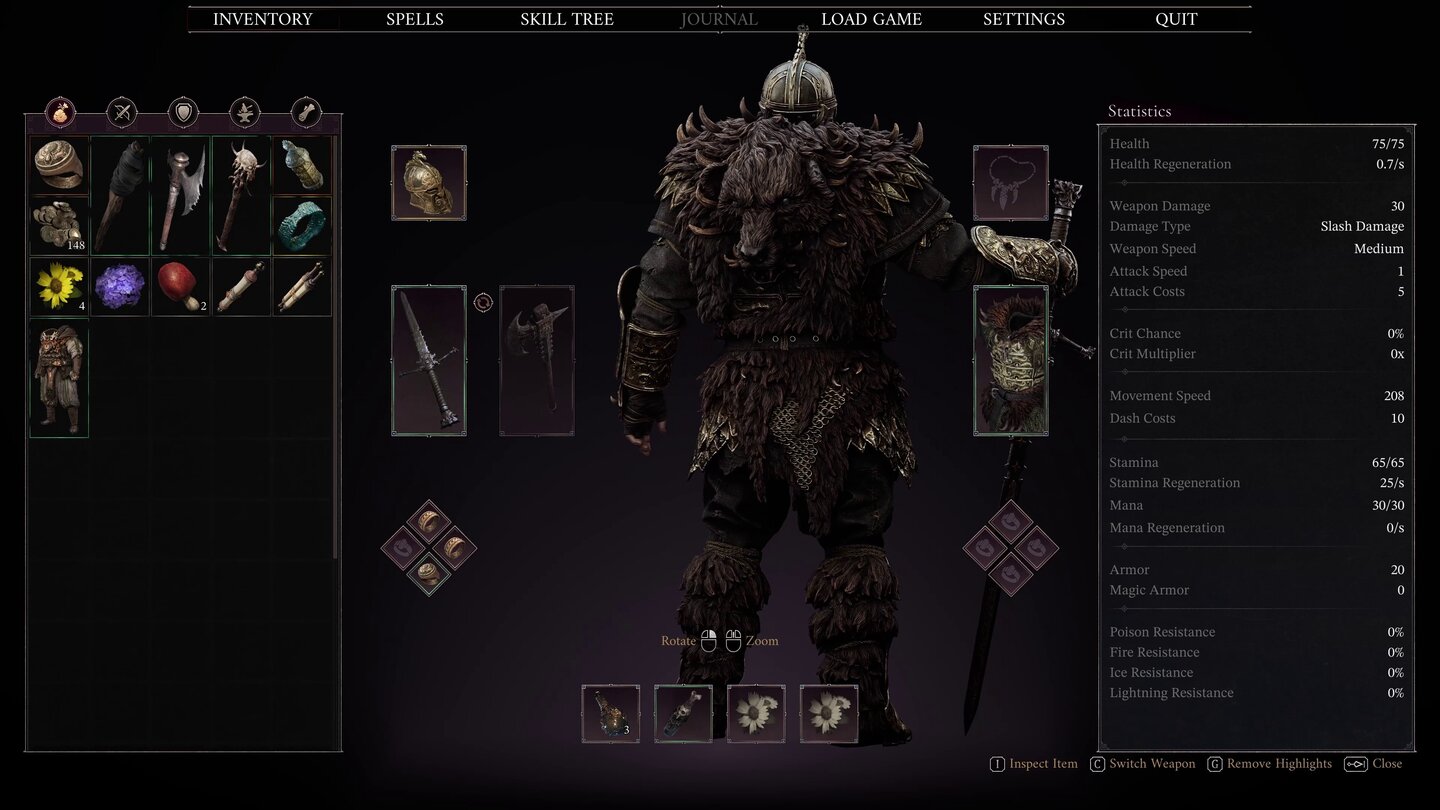Click the weapon swap icon beside the sword
This screenshot has height=810, width=1440.
(x=484, y=302)
